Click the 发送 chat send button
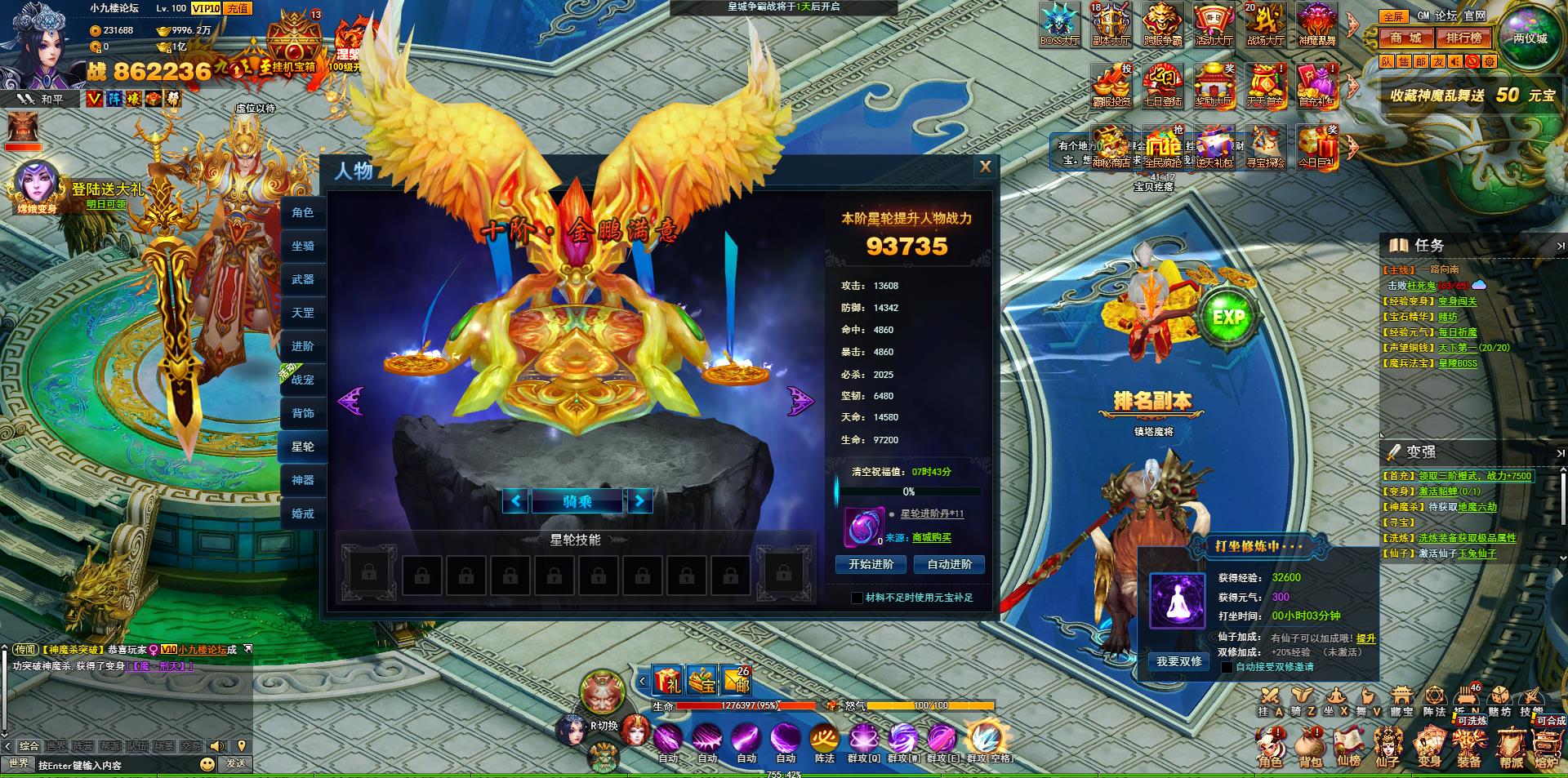The image size is (1568, 778). 236,763
